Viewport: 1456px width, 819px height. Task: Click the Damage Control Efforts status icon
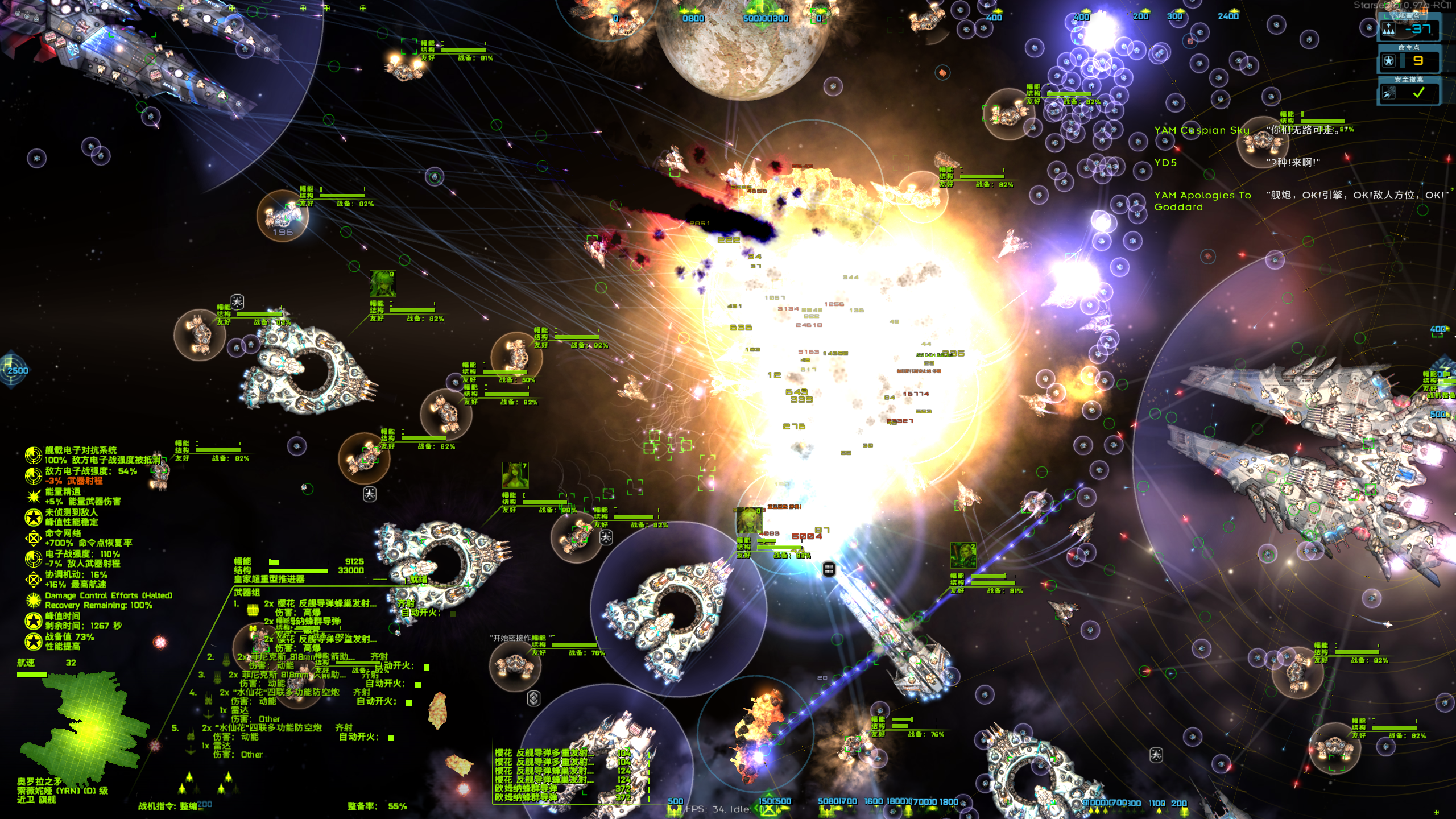[x=33, y=600]
